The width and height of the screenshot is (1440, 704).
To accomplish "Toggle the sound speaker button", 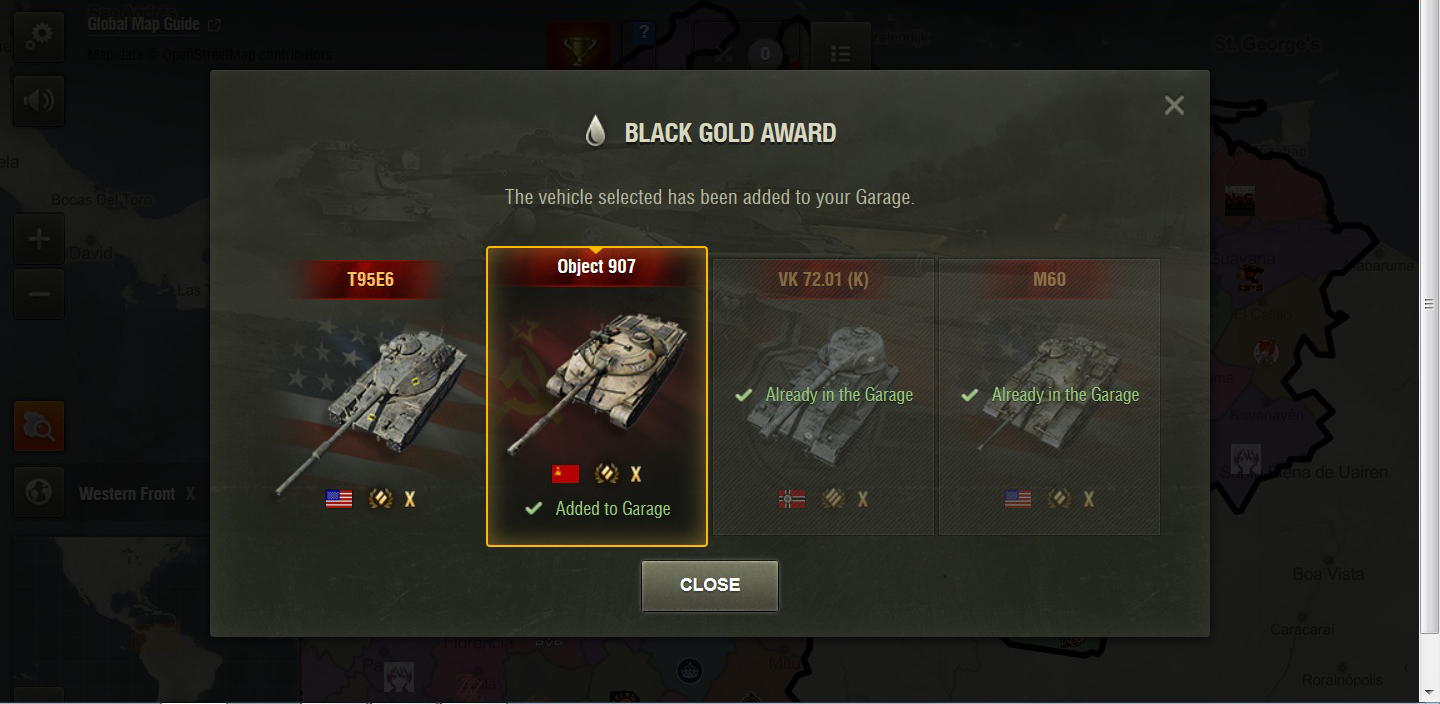I will tap(39, 100).
